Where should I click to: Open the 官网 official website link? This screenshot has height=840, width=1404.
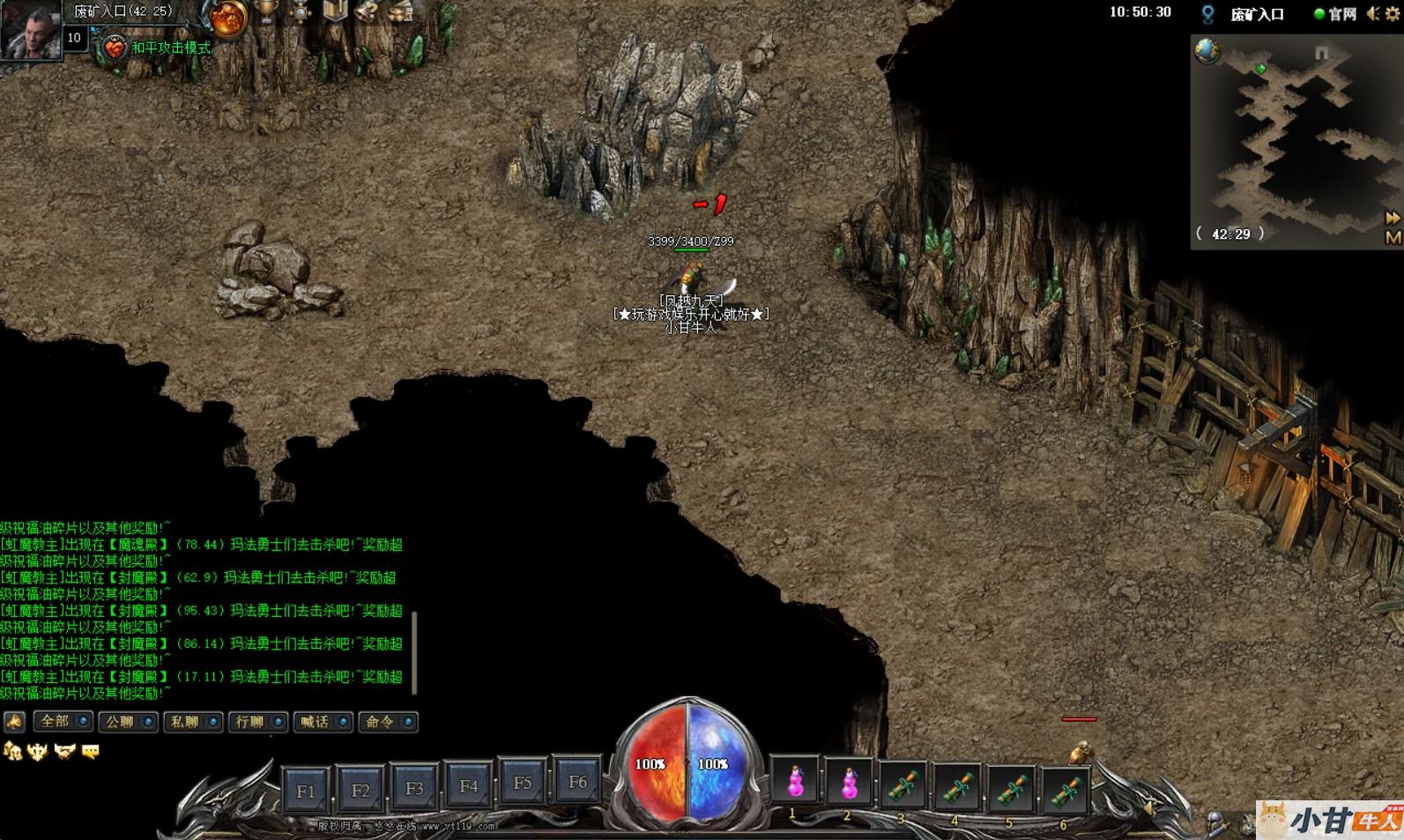tap(1335, 13)
